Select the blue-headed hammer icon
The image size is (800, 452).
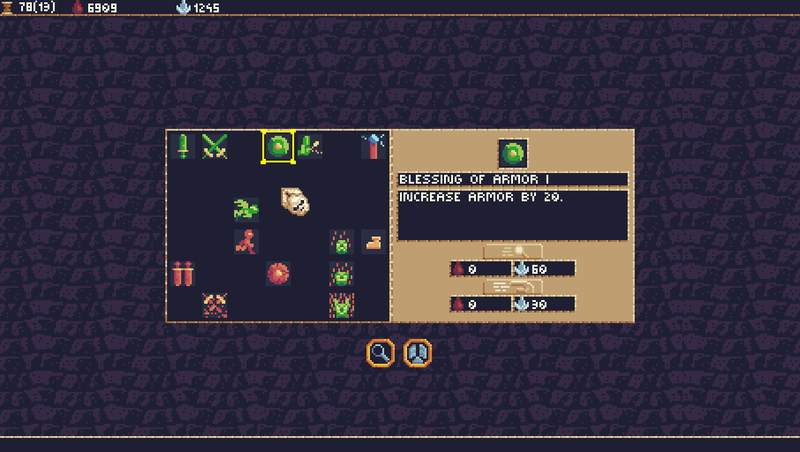tap(372, 146)
